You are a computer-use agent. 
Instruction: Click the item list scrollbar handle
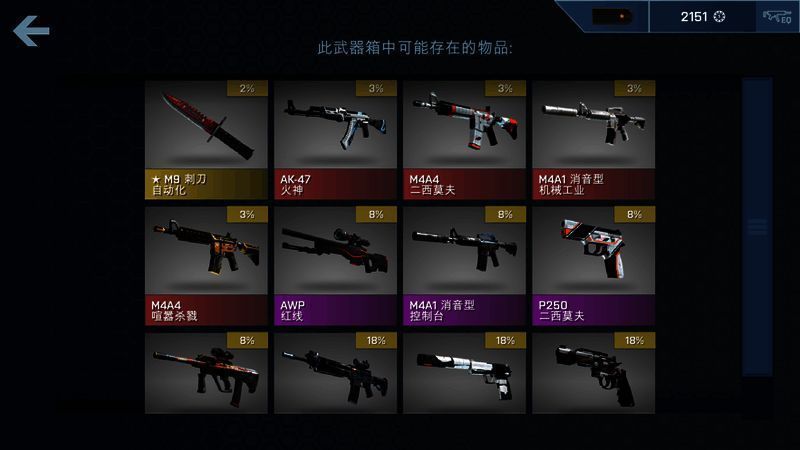757,227
